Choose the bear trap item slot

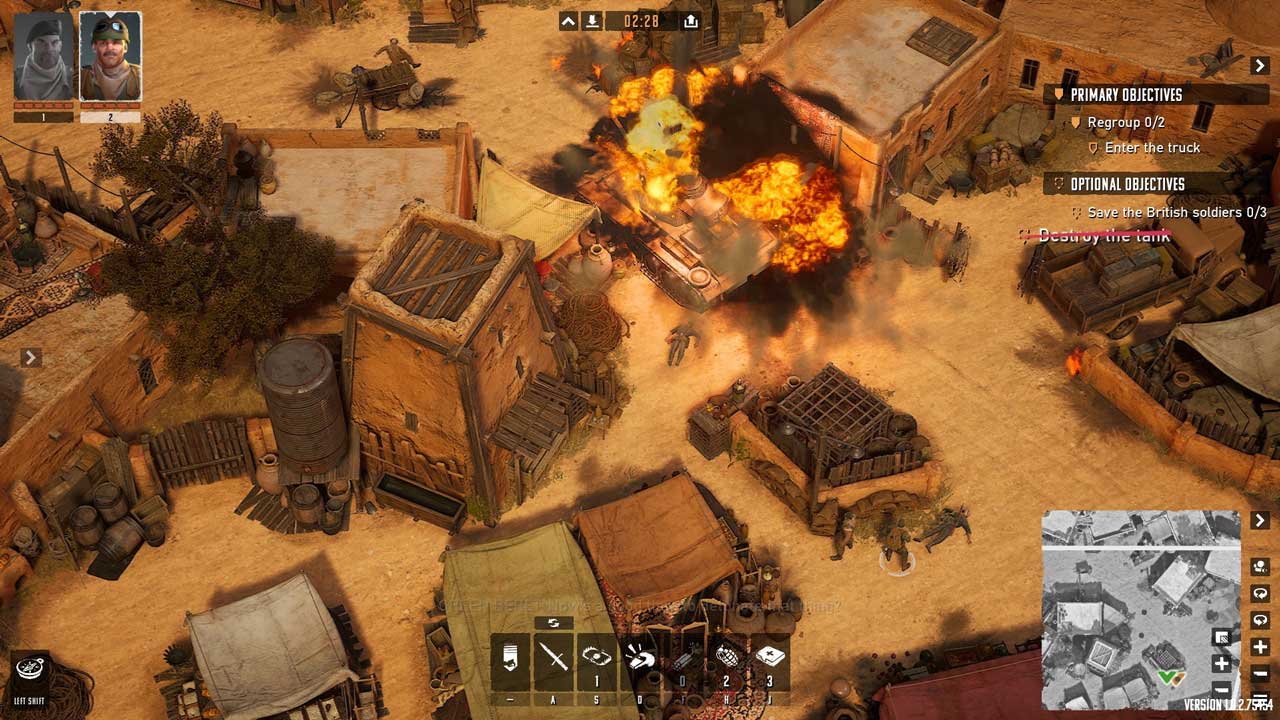point(596,657)
